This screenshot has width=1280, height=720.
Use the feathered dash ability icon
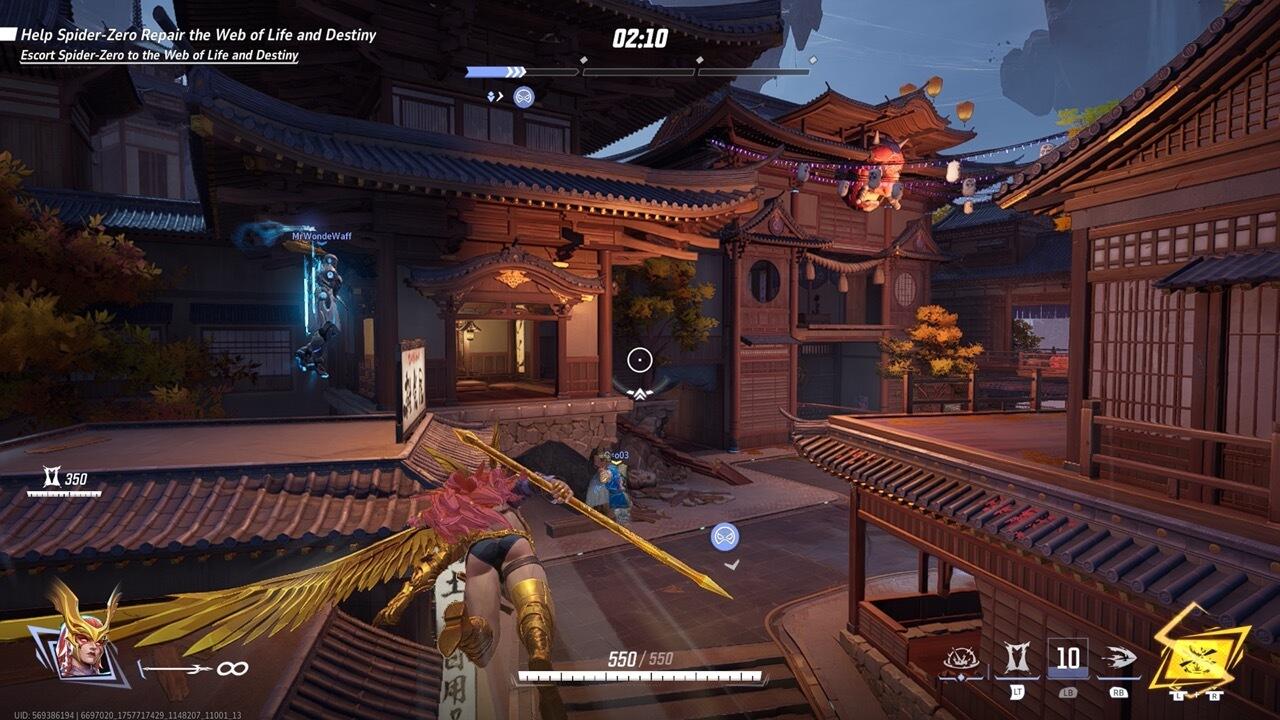tap(1117, 658)
